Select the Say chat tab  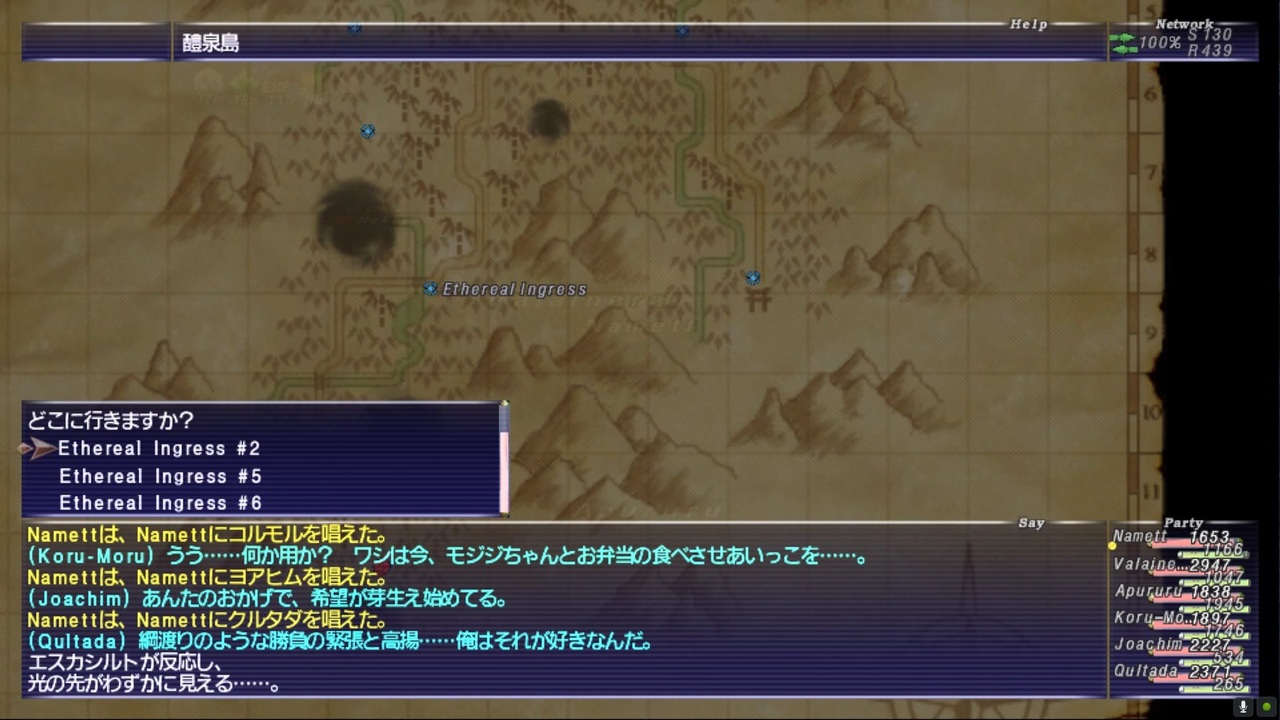1031,522
